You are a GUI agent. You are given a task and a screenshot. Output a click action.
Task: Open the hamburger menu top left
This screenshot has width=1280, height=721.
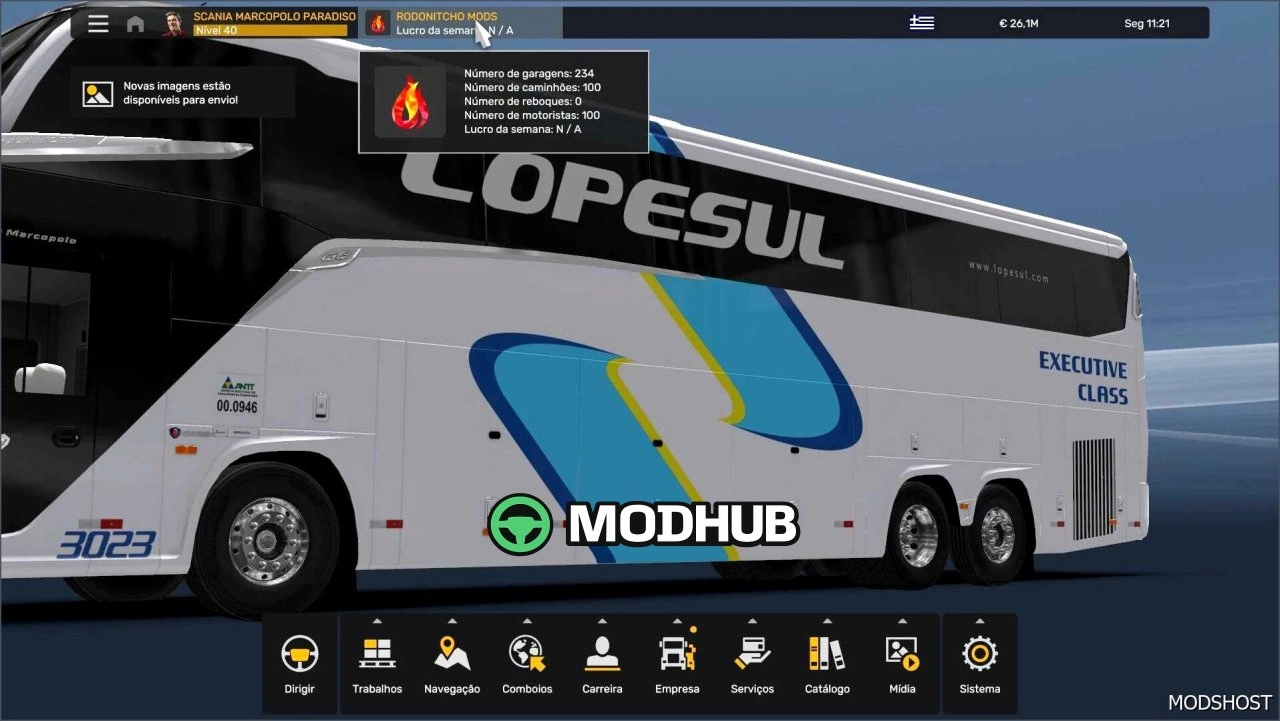[x=98, y=23]
